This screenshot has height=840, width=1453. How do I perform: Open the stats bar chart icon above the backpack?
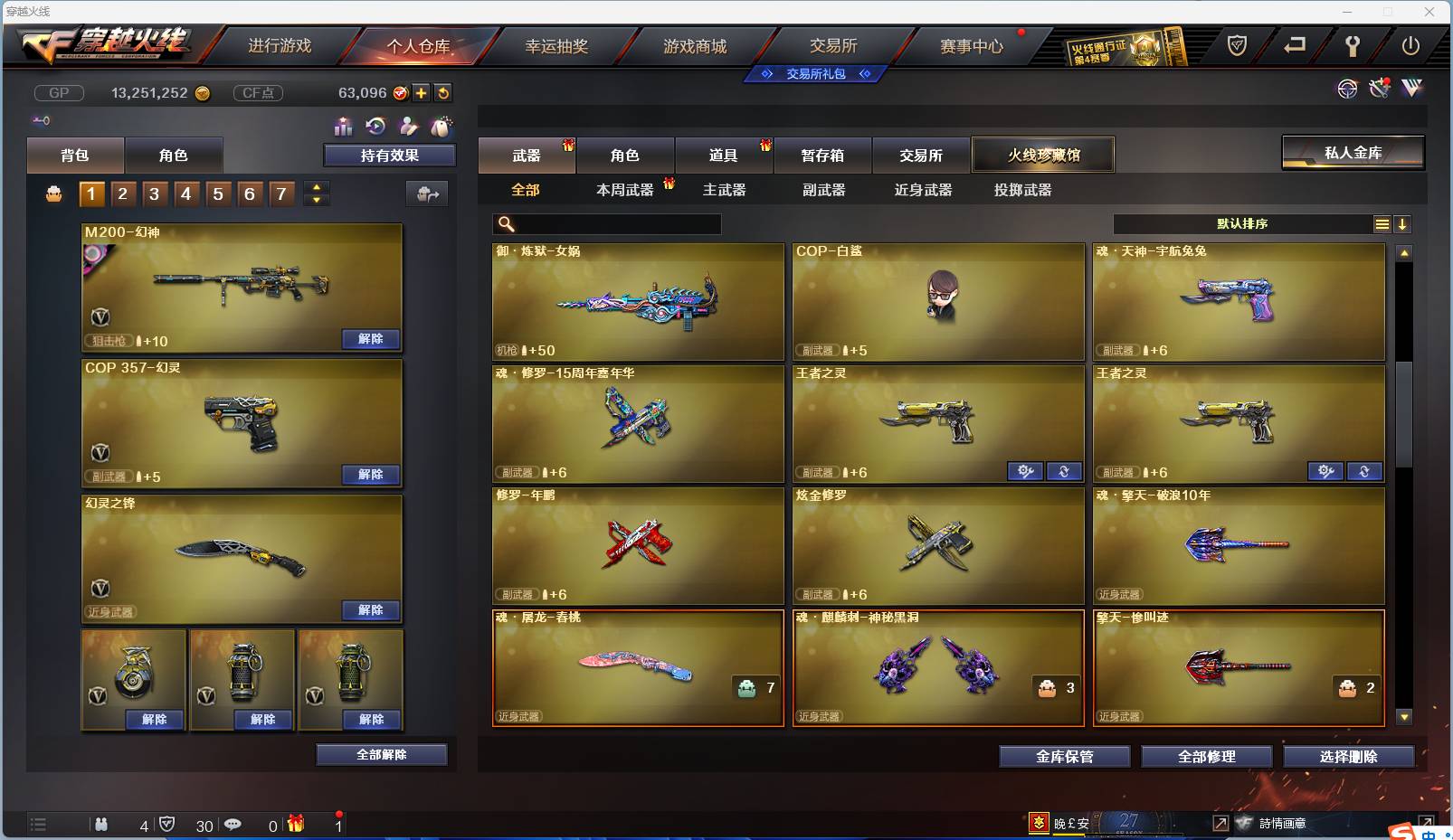344,127
